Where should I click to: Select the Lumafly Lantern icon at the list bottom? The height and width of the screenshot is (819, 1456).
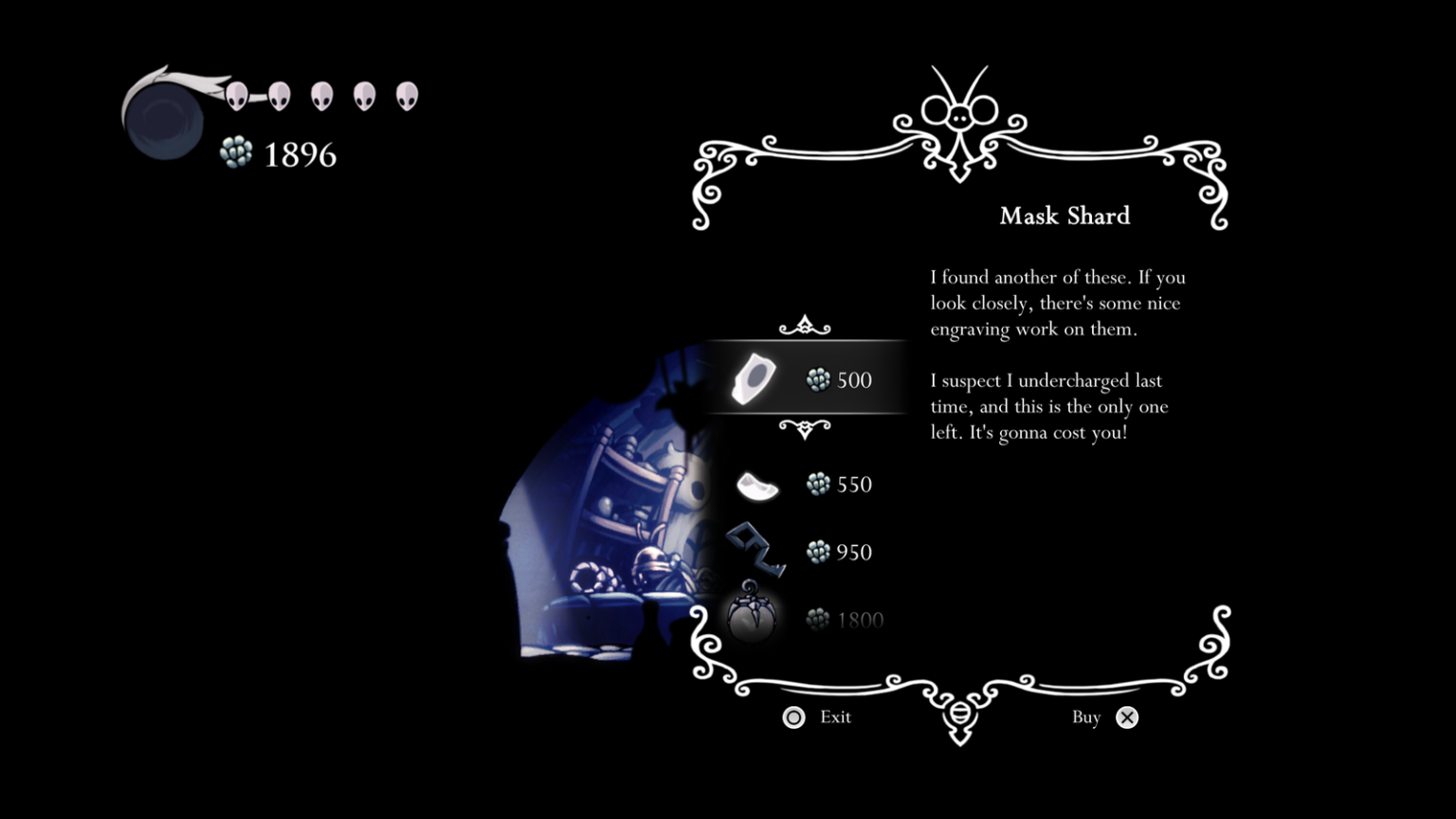coord(754,618)
